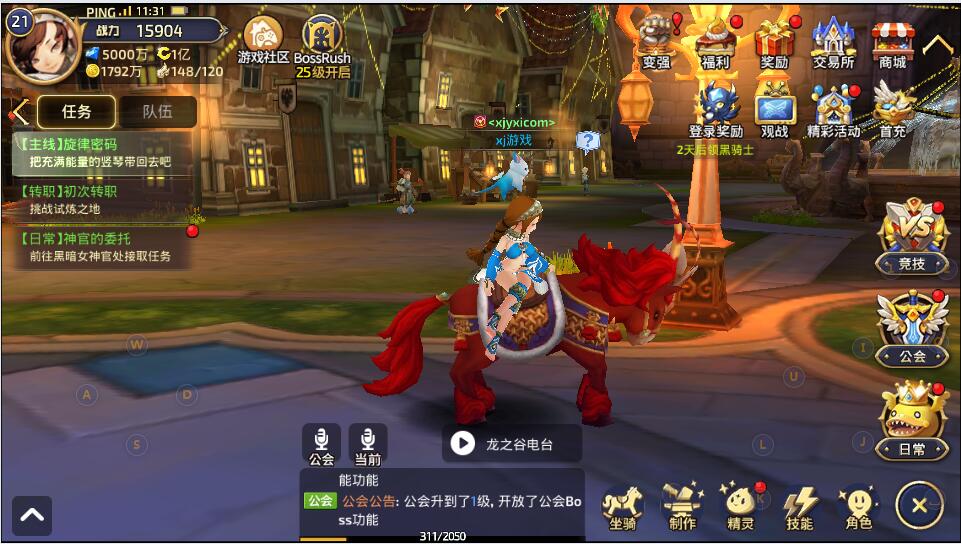This screenshot has height=544, width=961.
Task: Open the 首充 first recharge offer
Action: 892,108
